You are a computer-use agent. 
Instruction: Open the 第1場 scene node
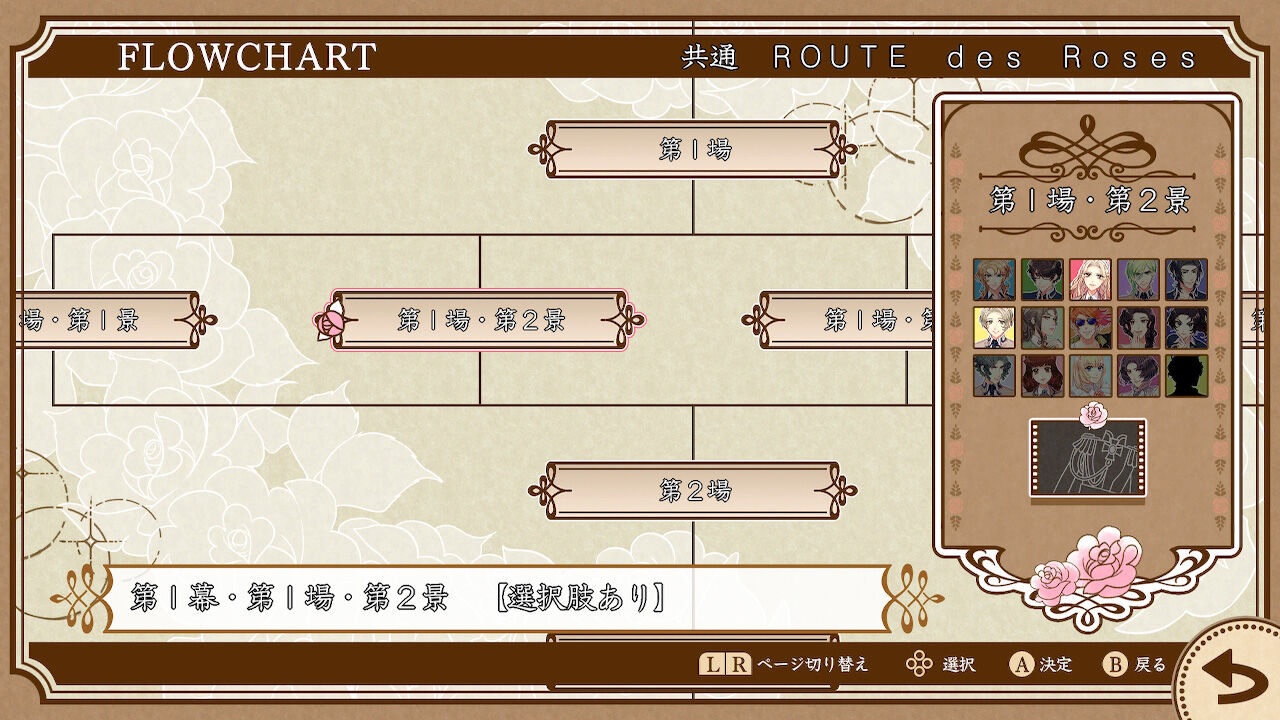(693, 150)
